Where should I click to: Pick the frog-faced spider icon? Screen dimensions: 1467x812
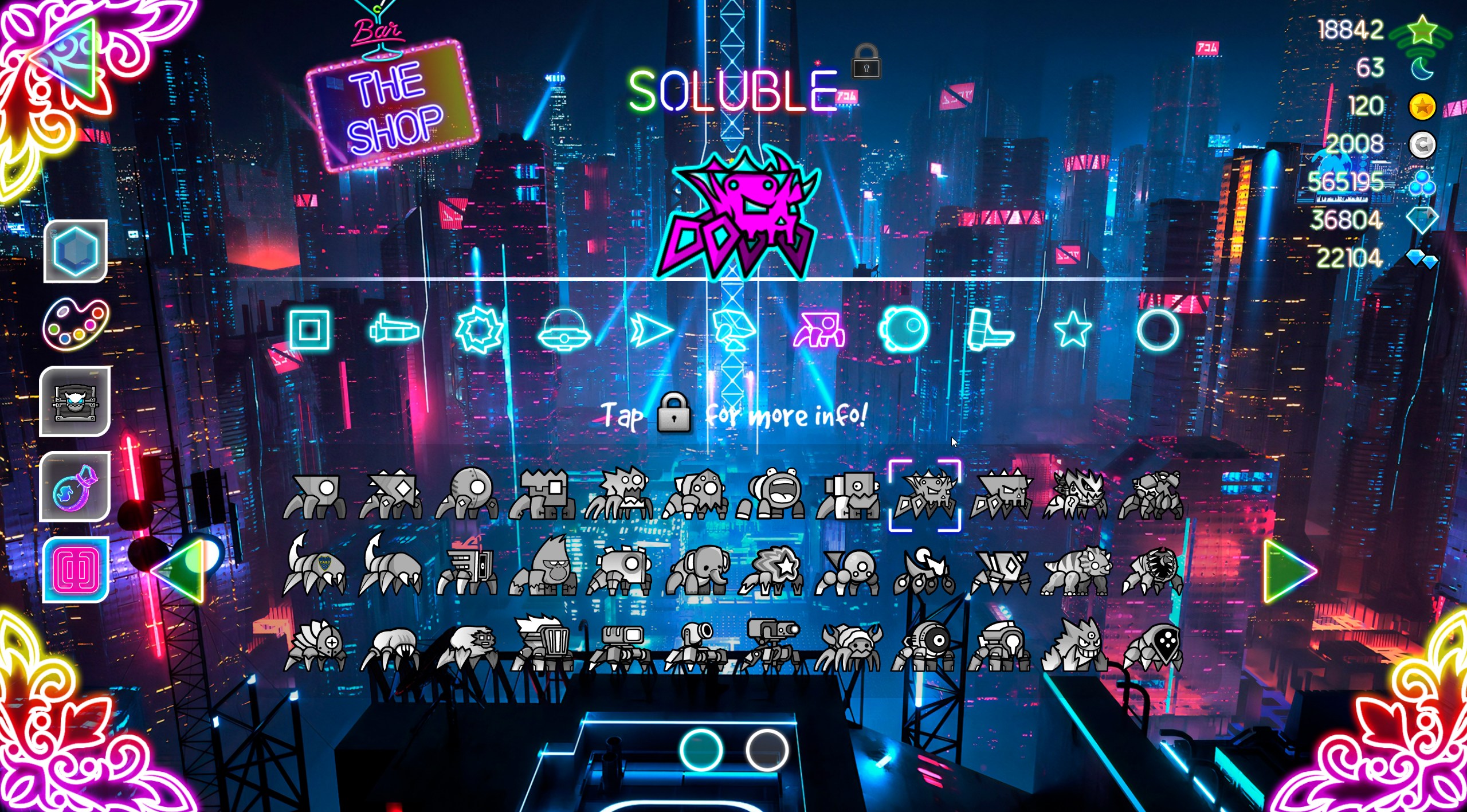tap(772, 494)
